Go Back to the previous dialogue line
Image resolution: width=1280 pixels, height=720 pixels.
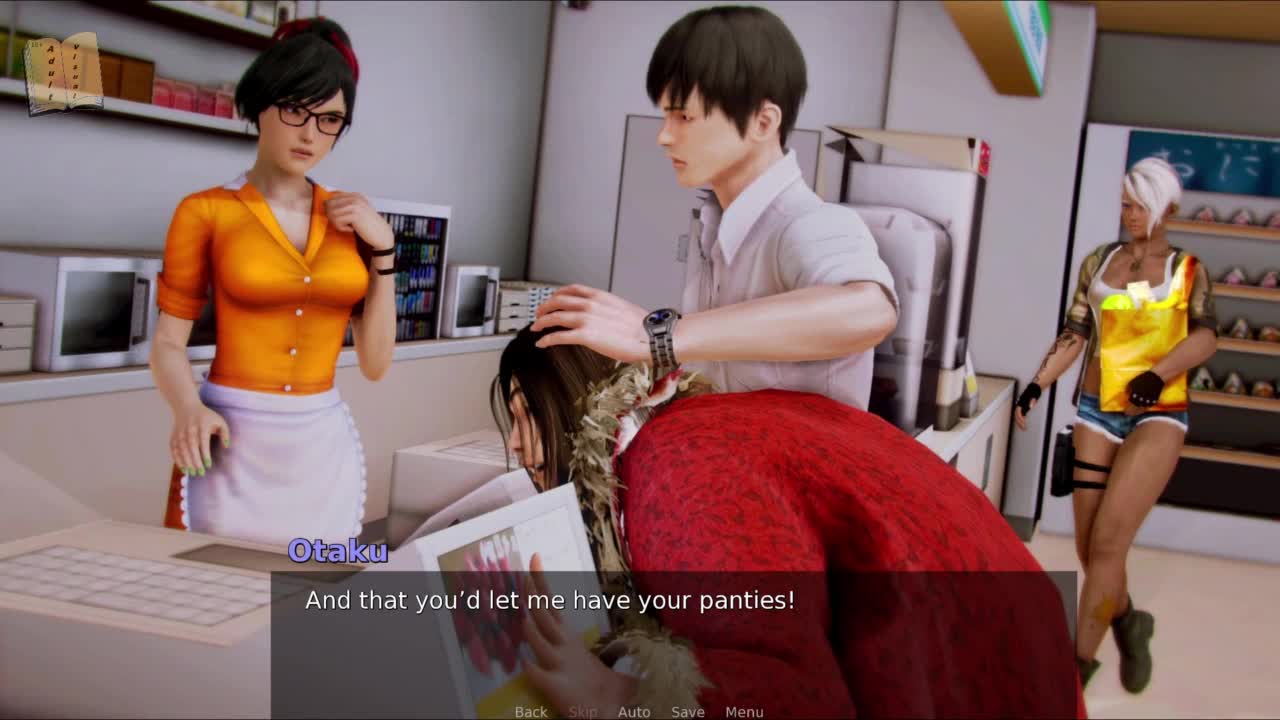click(x=531, y=712)
